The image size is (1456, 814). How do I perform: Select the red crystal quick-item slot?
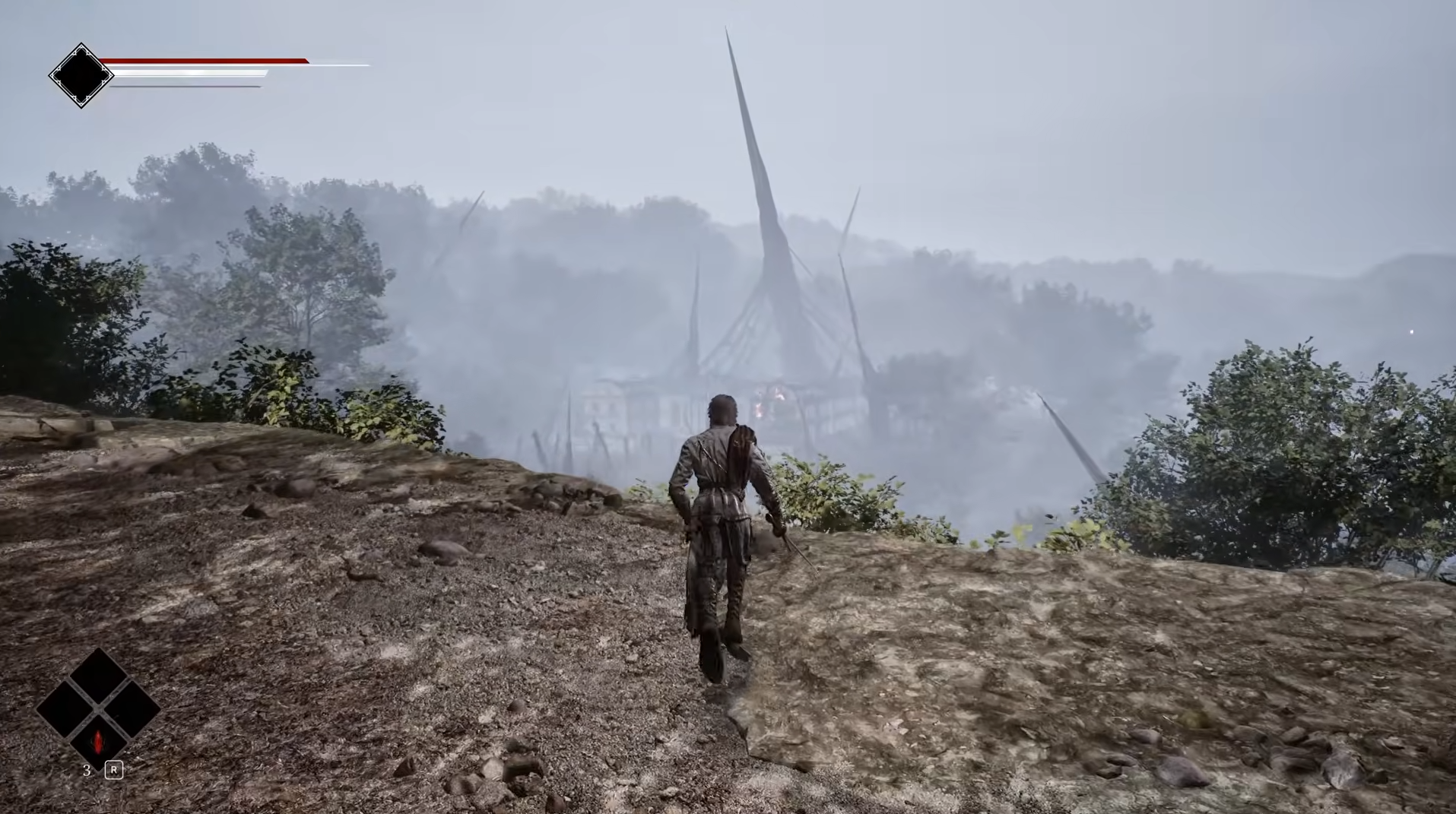98,740
